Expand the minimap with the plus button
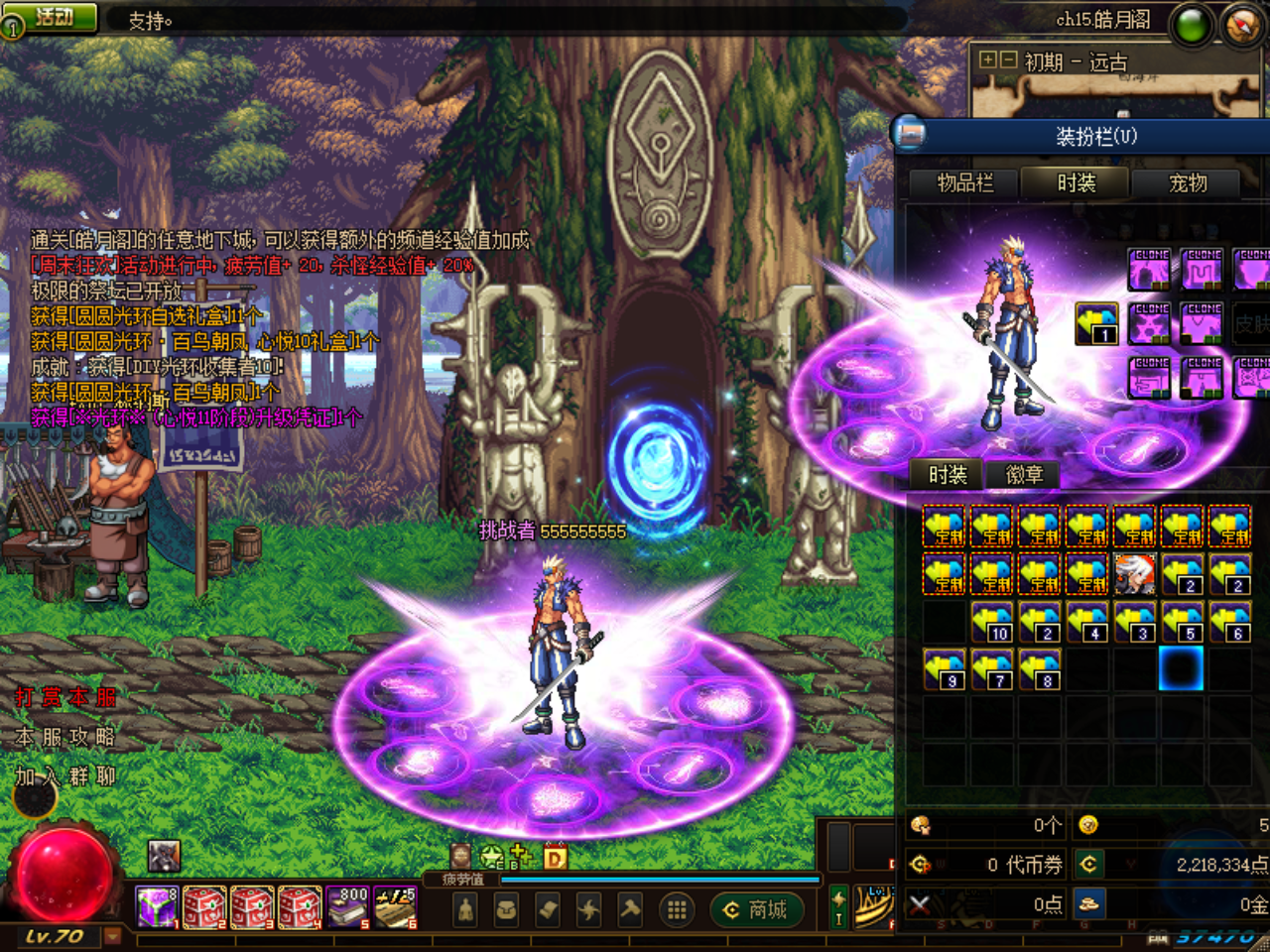Screen dimensions: 1270x952 (986, 59)
